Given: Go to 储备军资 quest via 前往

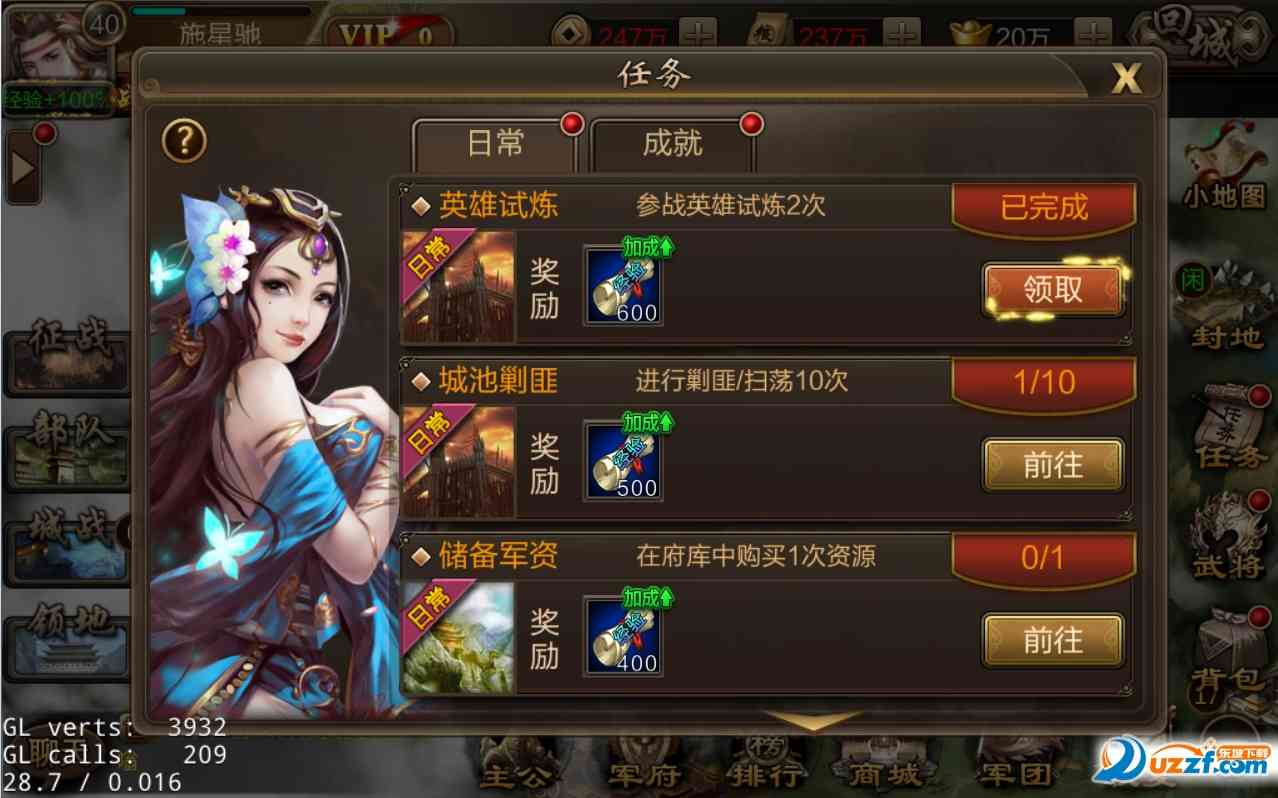Looking at the screenshot, I should point(1053,640).
